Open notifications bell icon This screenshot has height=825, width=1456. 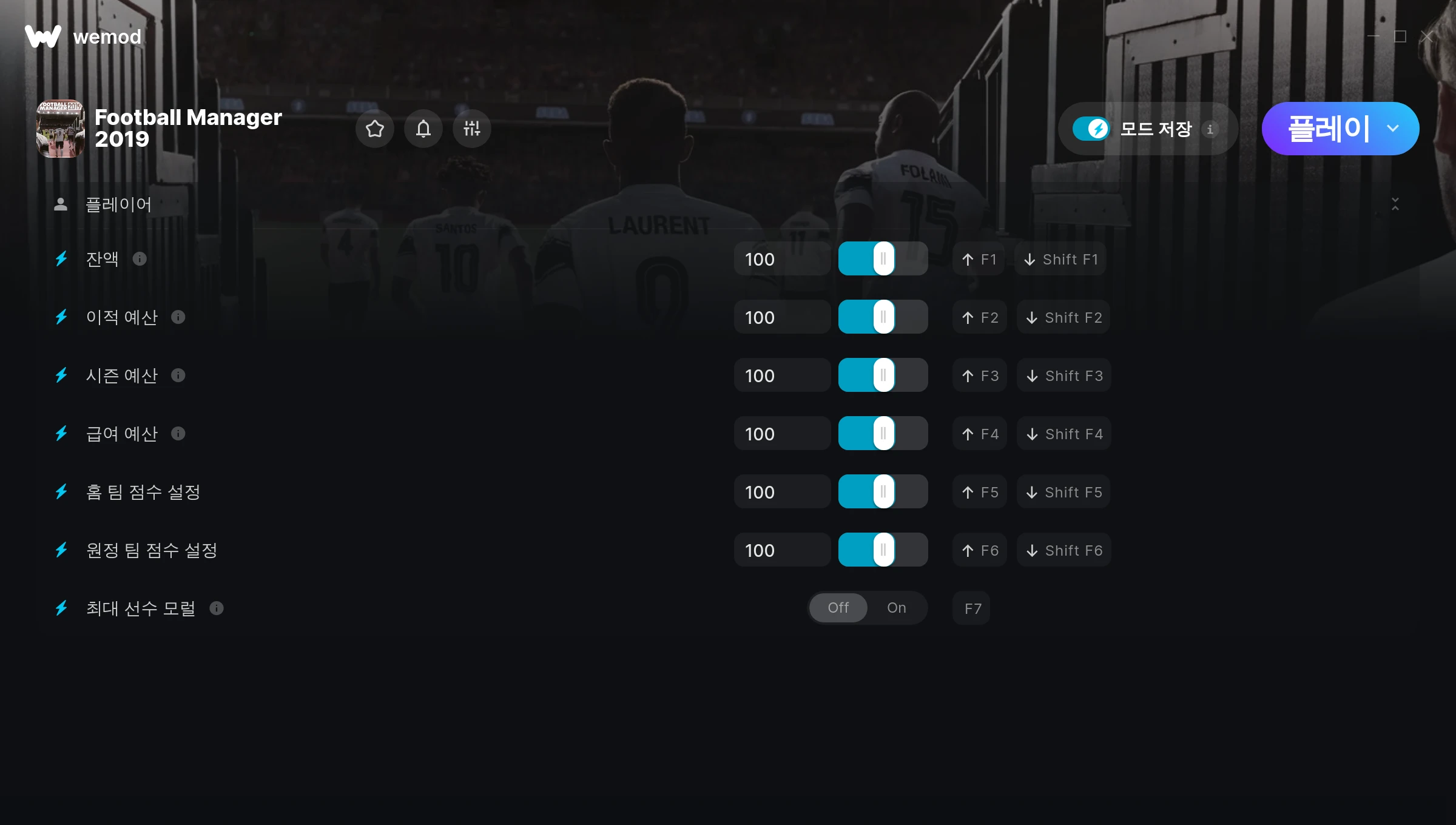coord(423,129)
